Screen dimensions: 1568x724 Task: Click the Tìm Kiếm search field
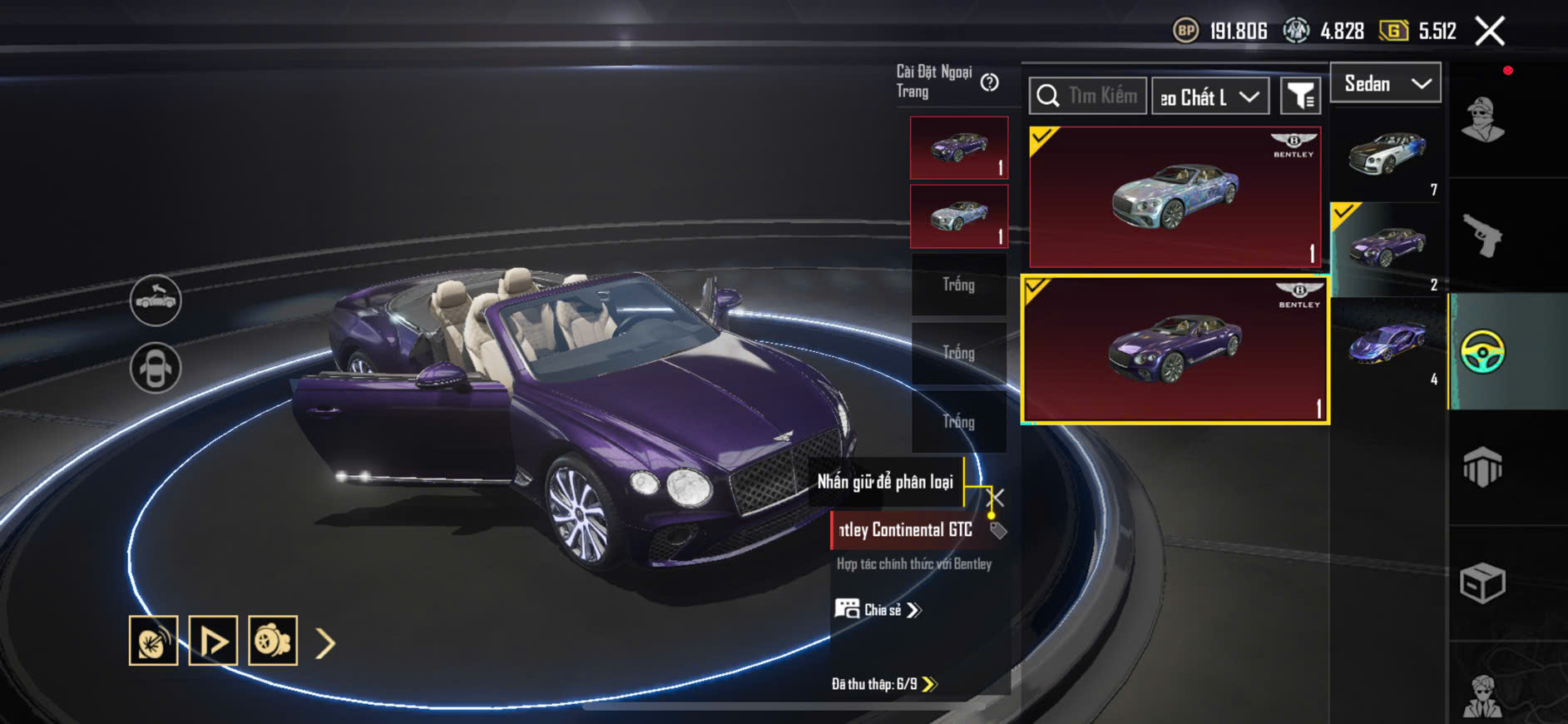[1088, 96]
